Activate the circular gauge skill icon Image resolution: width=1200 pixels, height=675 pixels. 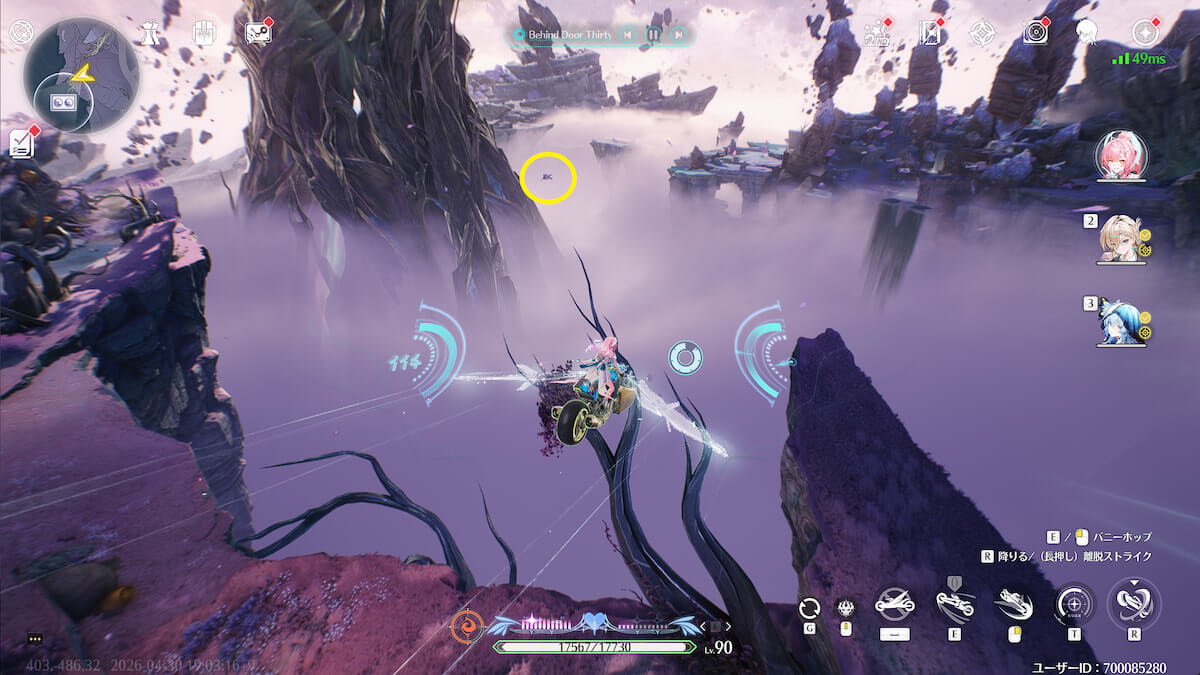click(1074, 604)
